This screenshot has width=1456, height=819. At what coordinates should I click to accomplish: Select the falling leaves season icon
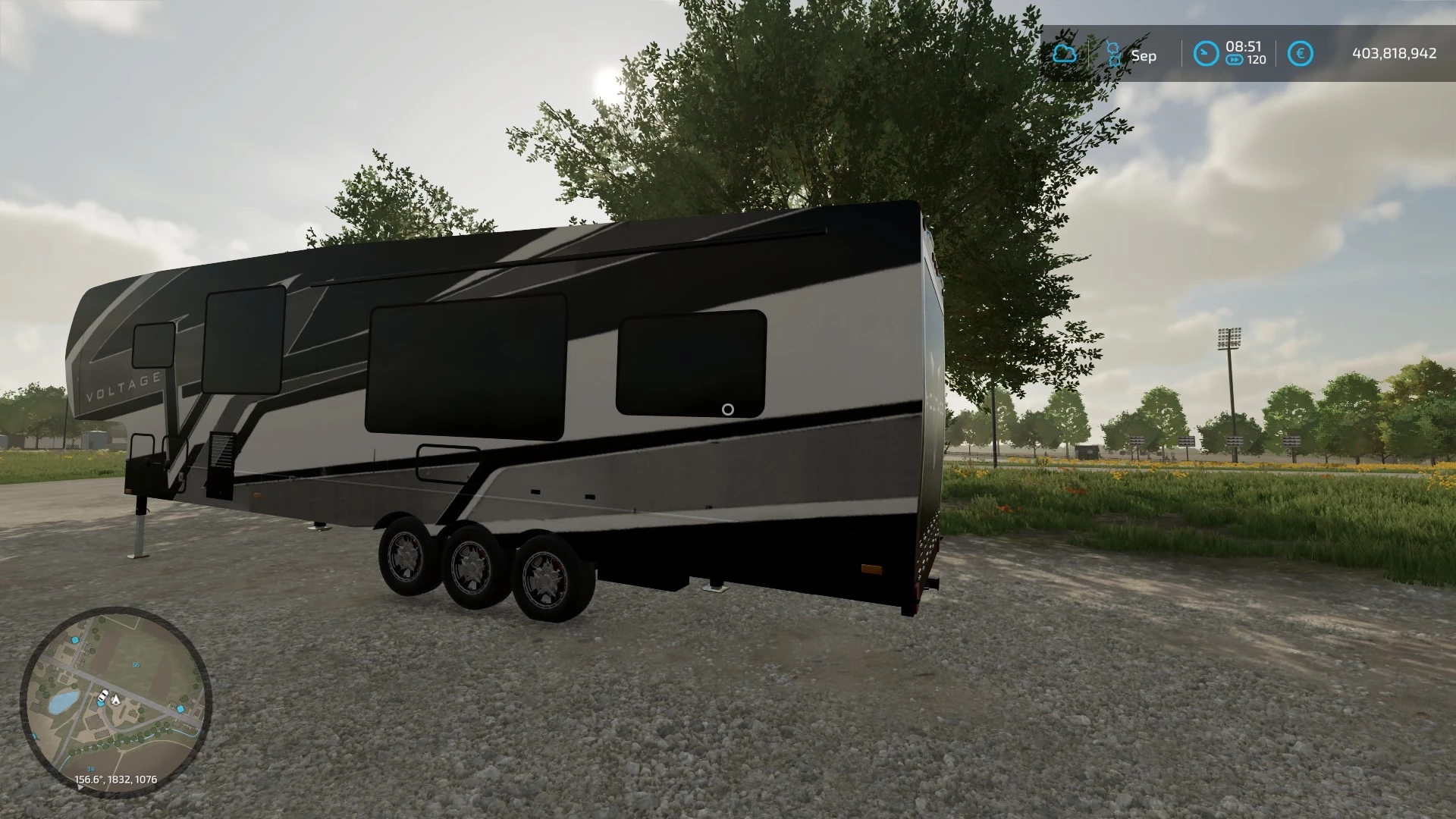[1114, 52]
